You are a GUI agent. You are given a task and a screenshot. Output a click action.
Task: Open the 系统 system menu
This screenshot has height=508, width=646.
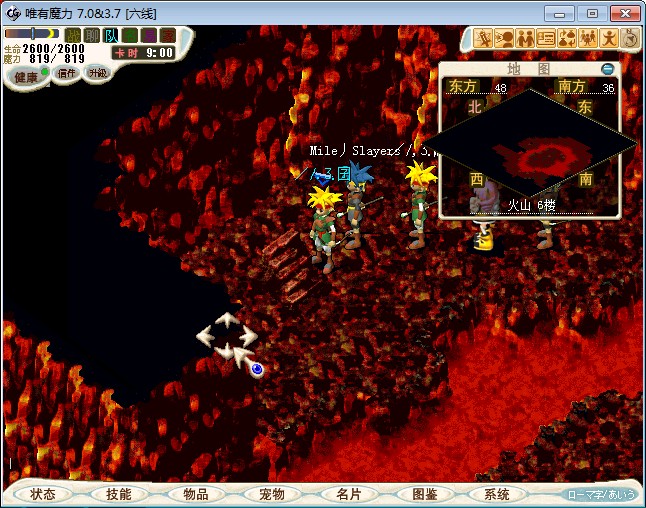(x=496, y=494)
